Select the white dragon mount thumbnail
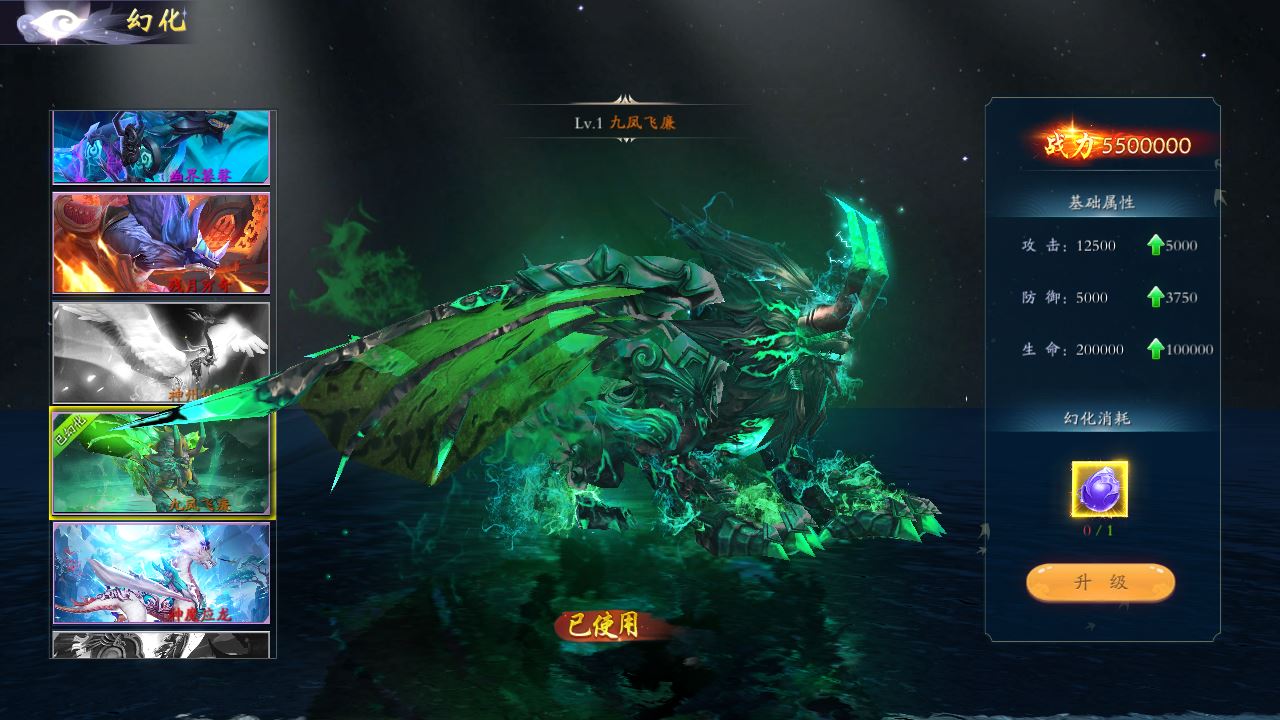The image size is (1280, 720). (161, 573)
